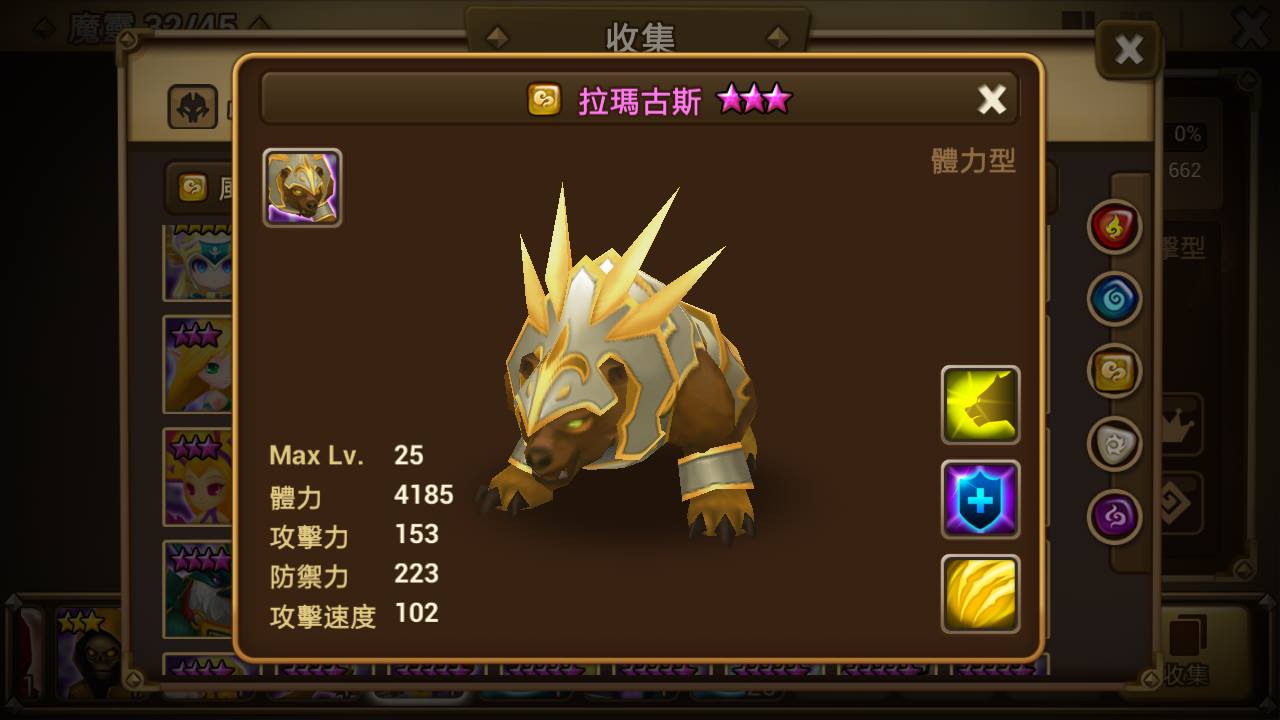The width and height of the screenshot is (1280, 720).
Task: Switch to the light element filter
Action: tap(1114, 444)
